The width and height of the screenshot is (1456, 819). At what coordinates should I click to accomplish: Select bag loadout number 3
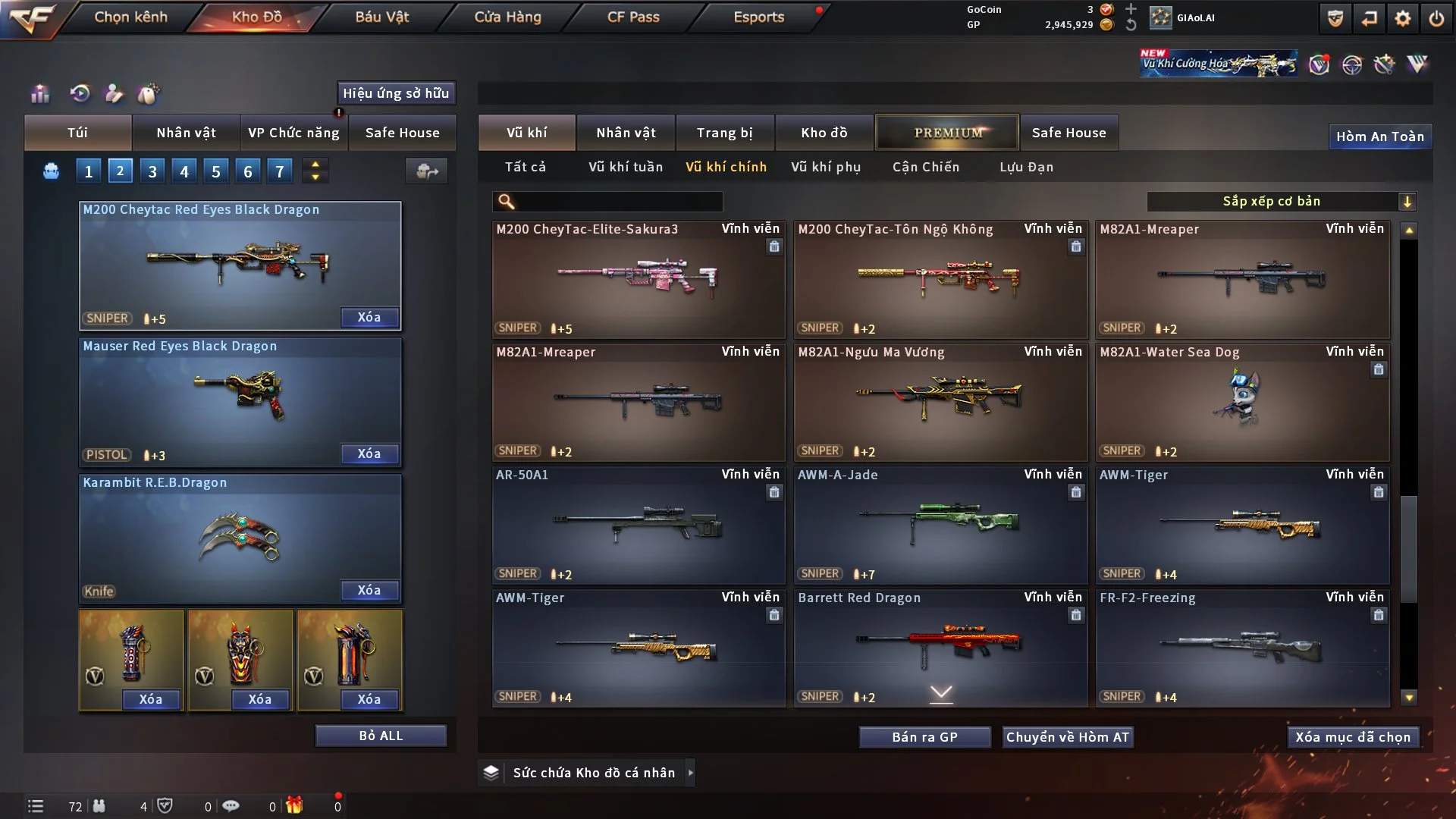tap(152, 171)
